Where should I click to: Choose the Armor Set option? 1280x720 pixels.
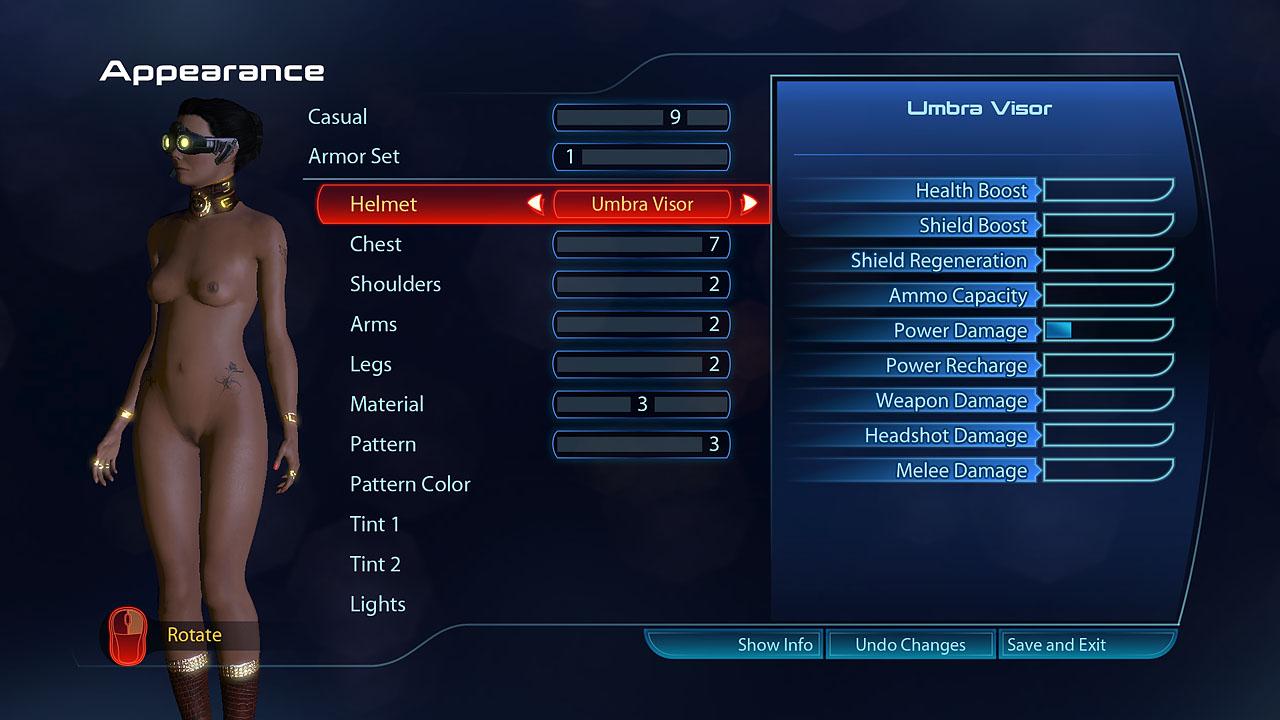pos(354,157)
